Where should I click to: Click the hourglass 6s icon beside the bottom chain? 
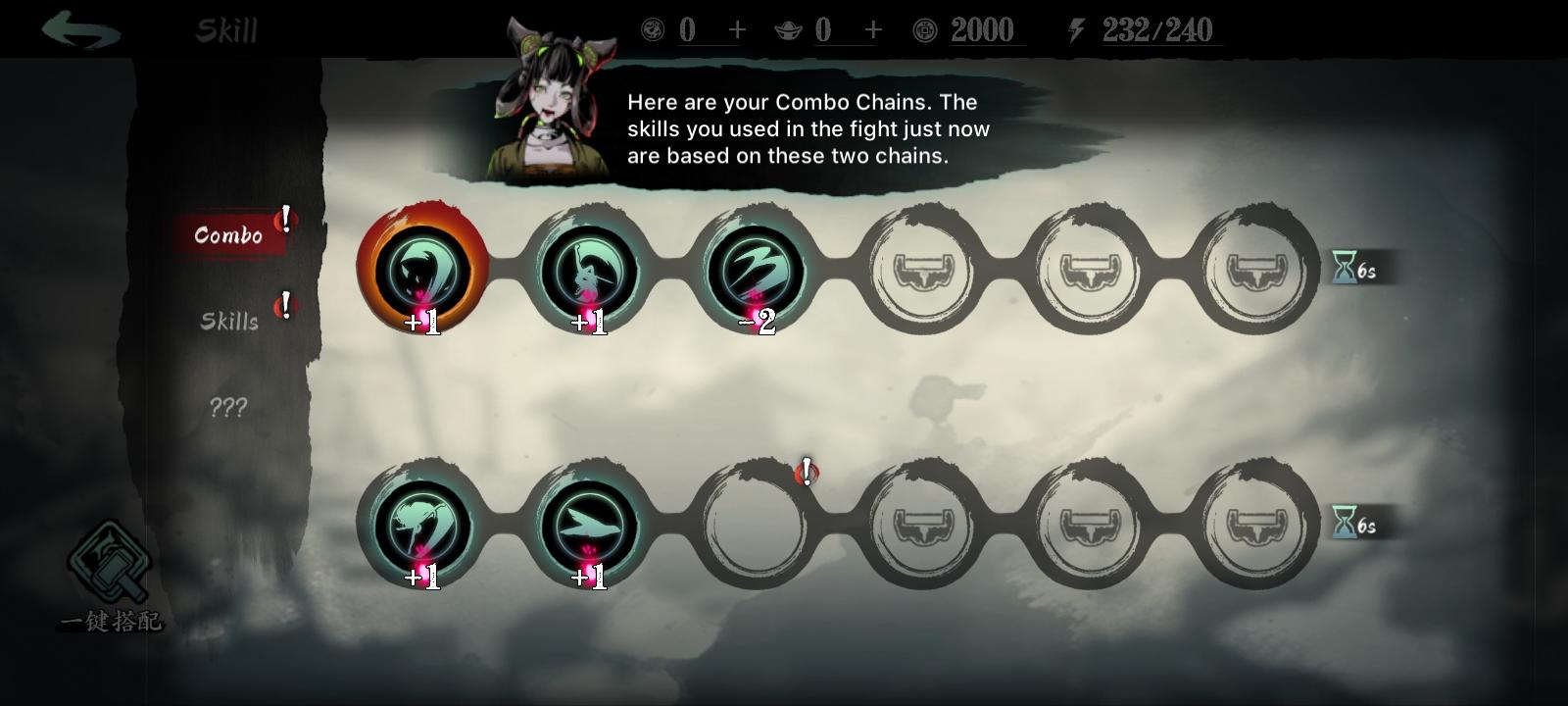[1357, 526]
